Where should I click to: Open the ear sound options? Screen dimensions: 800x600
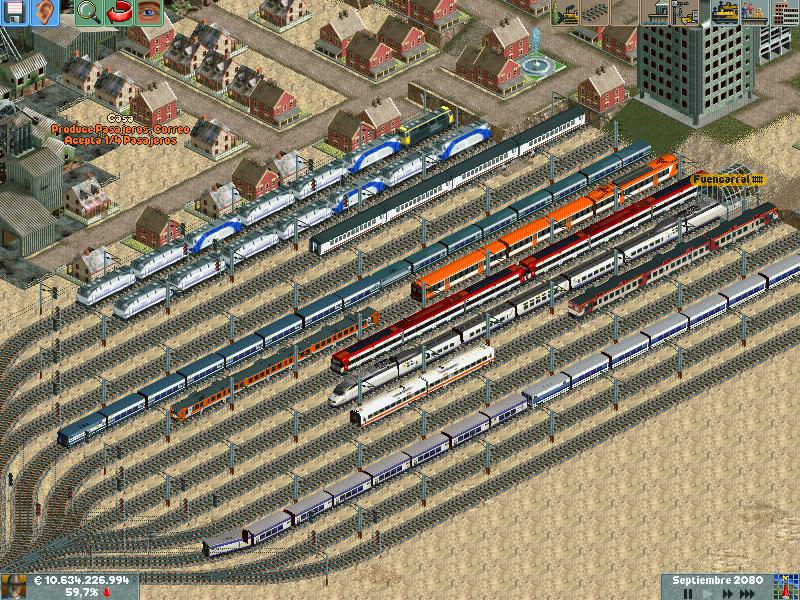click(x=46, y=12)
